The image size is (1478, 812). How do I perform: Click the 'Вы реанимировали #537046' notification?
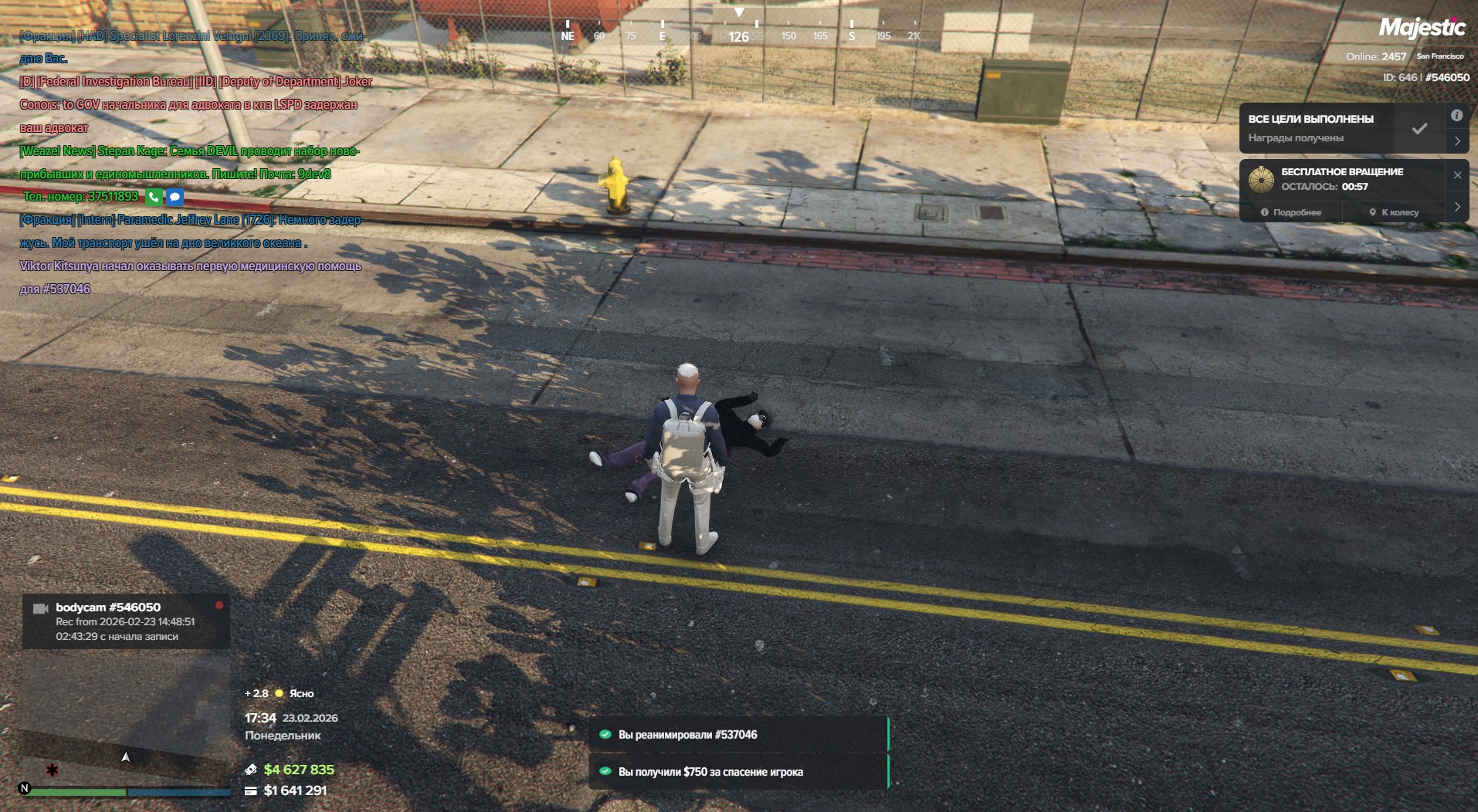[x=739, y=735]
